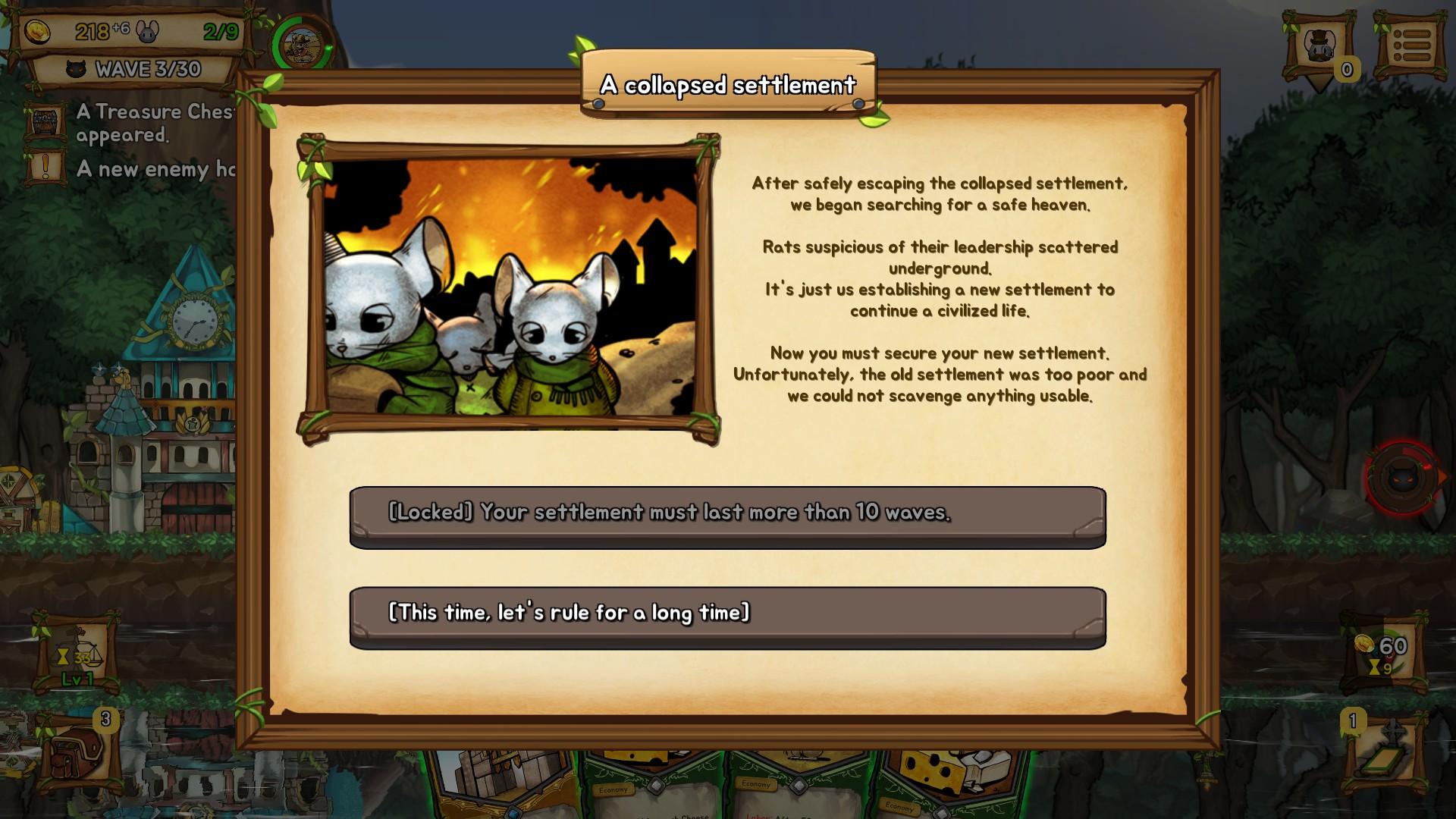Select the locked 10 waves option
Image resolution: width=1456 pixels, height=819 pixels.
pyautogui.click(x=727, y=516)
